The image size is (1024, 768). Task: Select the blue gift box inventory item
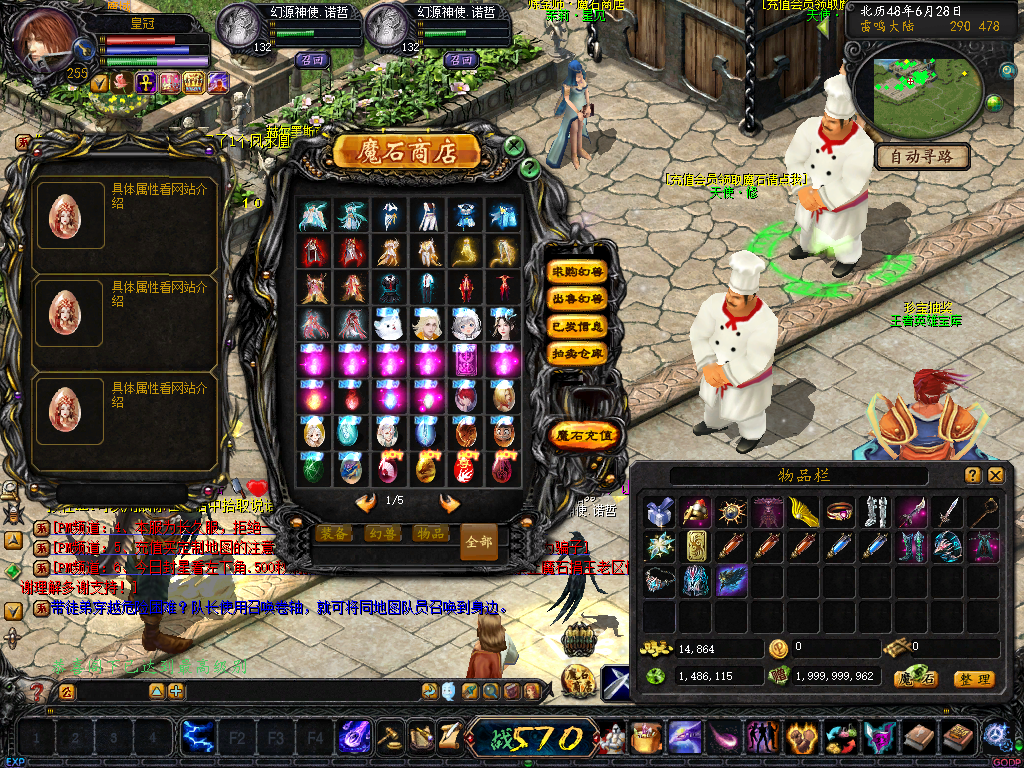(x=658, y=512)
